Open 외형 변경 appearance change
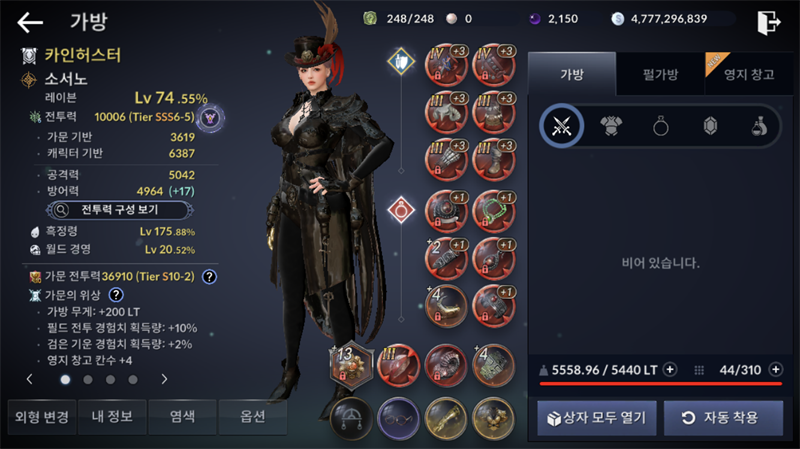800x449 pixels. click(x=42, y=416)
